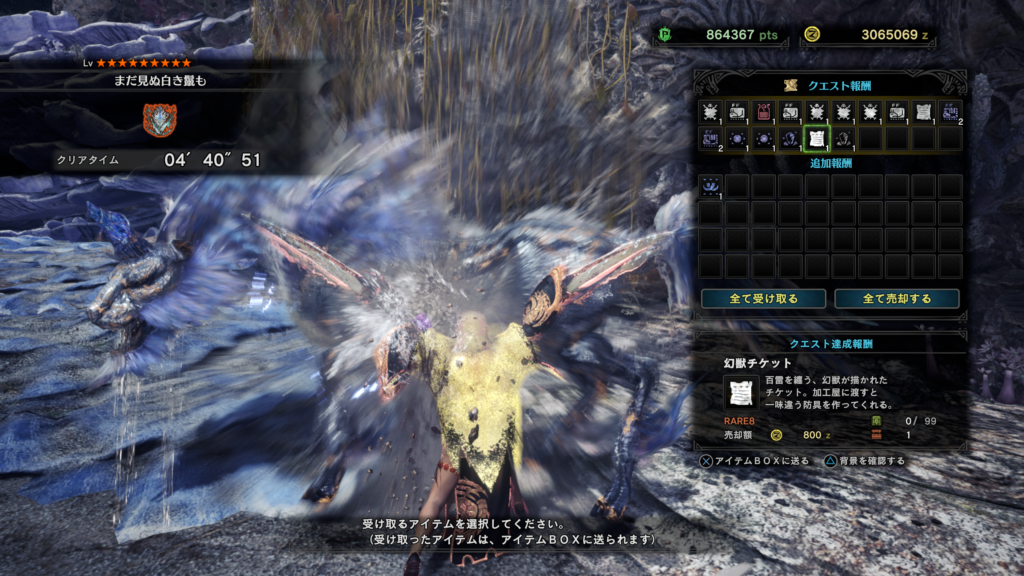
Task: Pick the red item reward slot
Action: coord(764,112)
